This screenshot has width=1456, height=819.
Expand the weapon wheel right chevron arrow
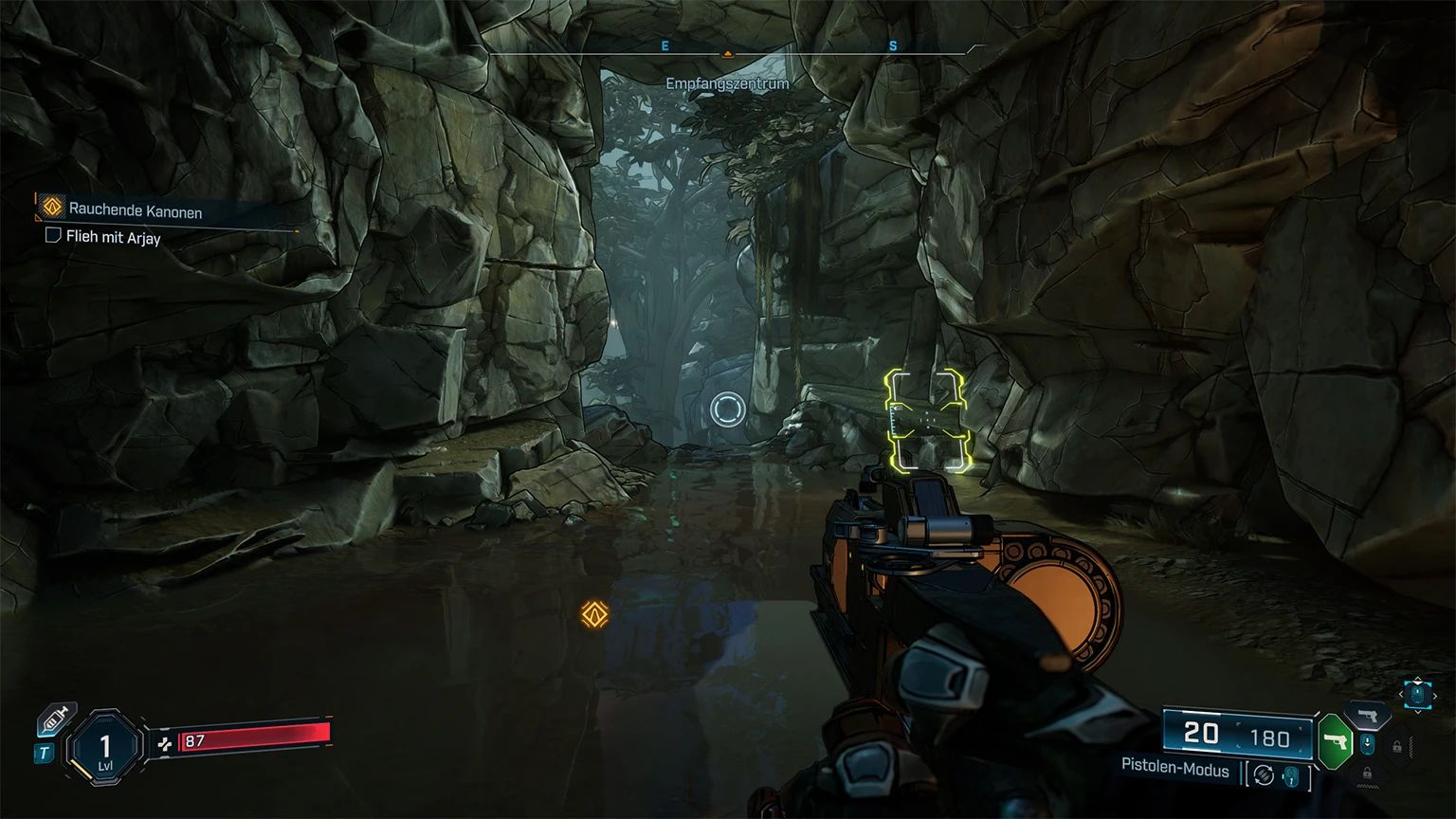tap(1435, 696)
